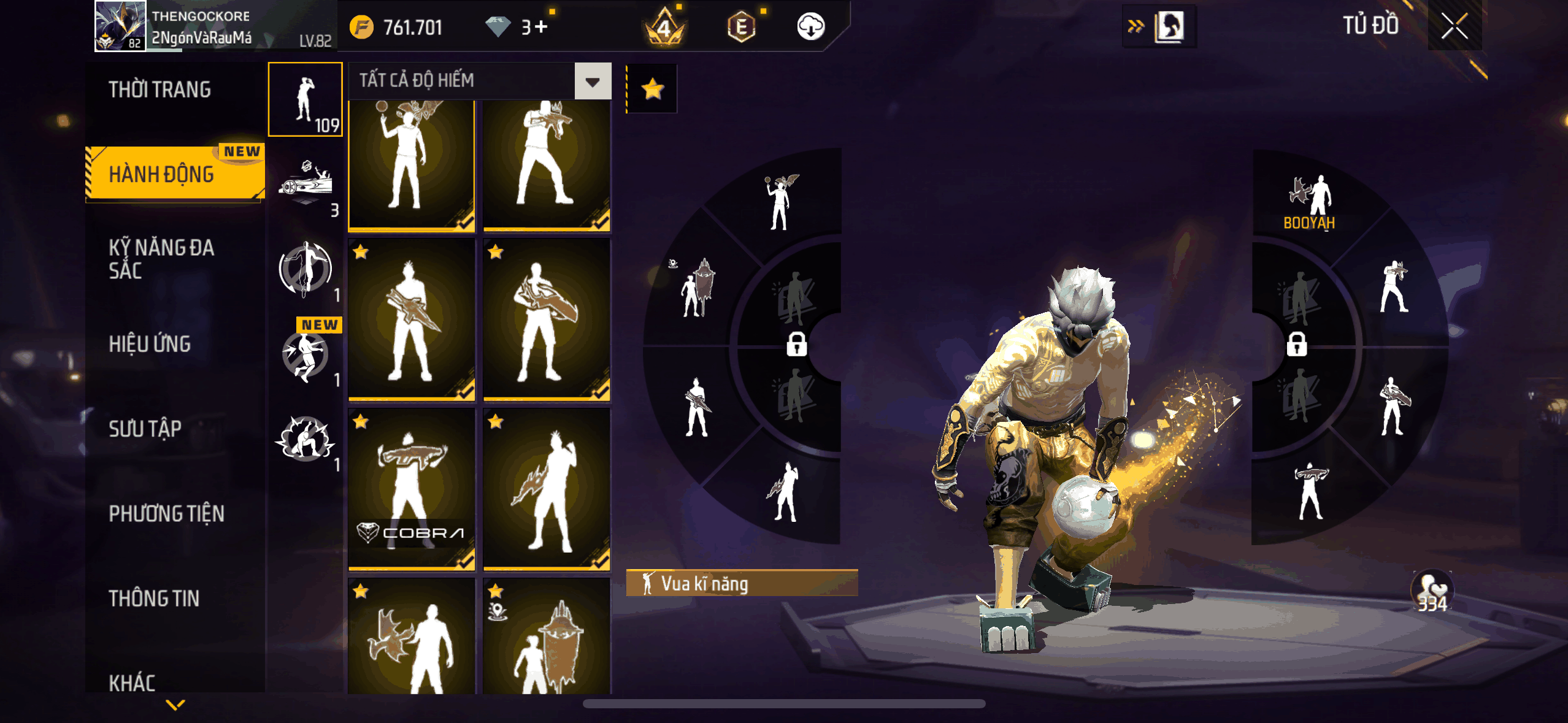Select the emote subcategory with 109 items
Viewport: 1568px width, 723px height.
(306, 100)
